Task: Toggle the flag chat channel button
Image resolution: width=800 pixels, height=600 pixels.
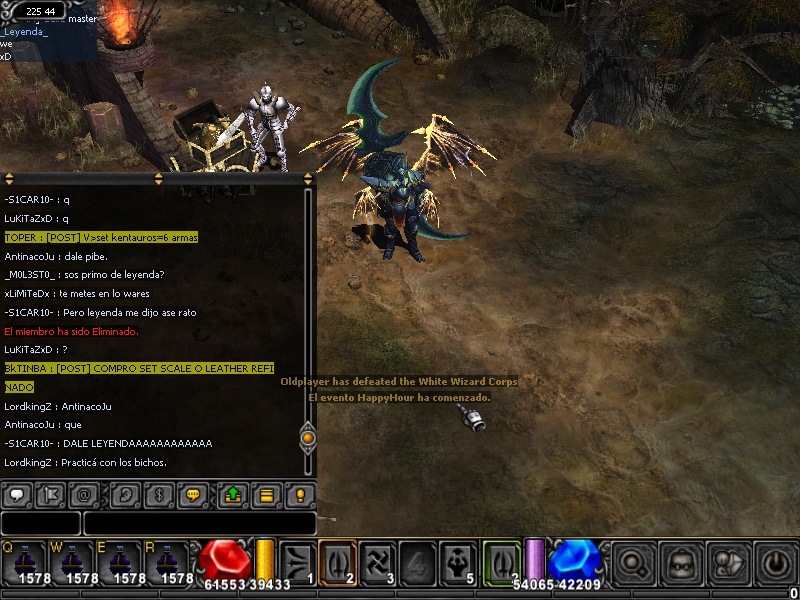Action: pos(51,495)
